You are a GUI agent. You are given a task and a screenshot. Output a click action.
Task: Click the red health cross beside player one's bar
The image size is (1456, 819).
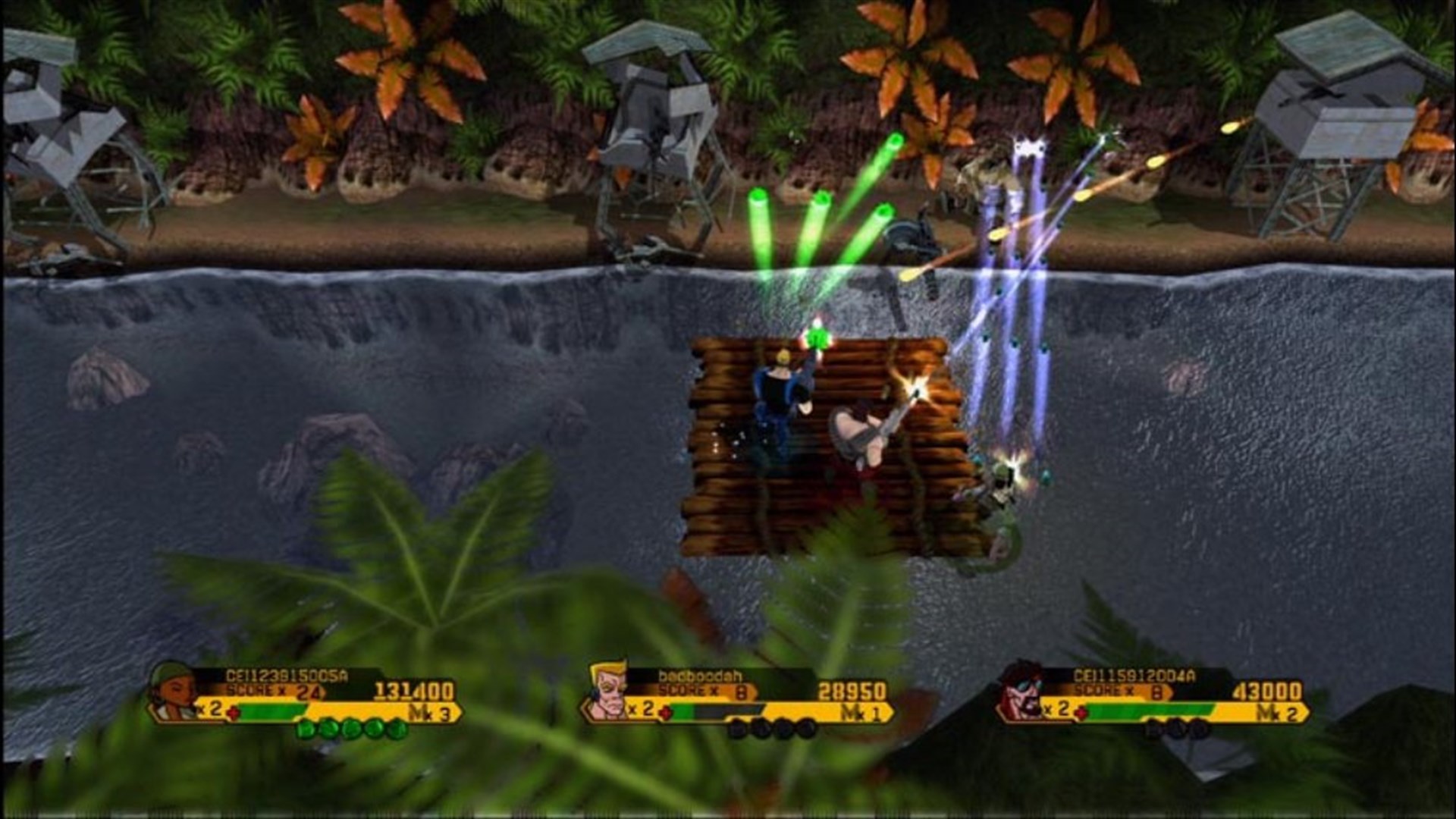(x=234, y=713)
